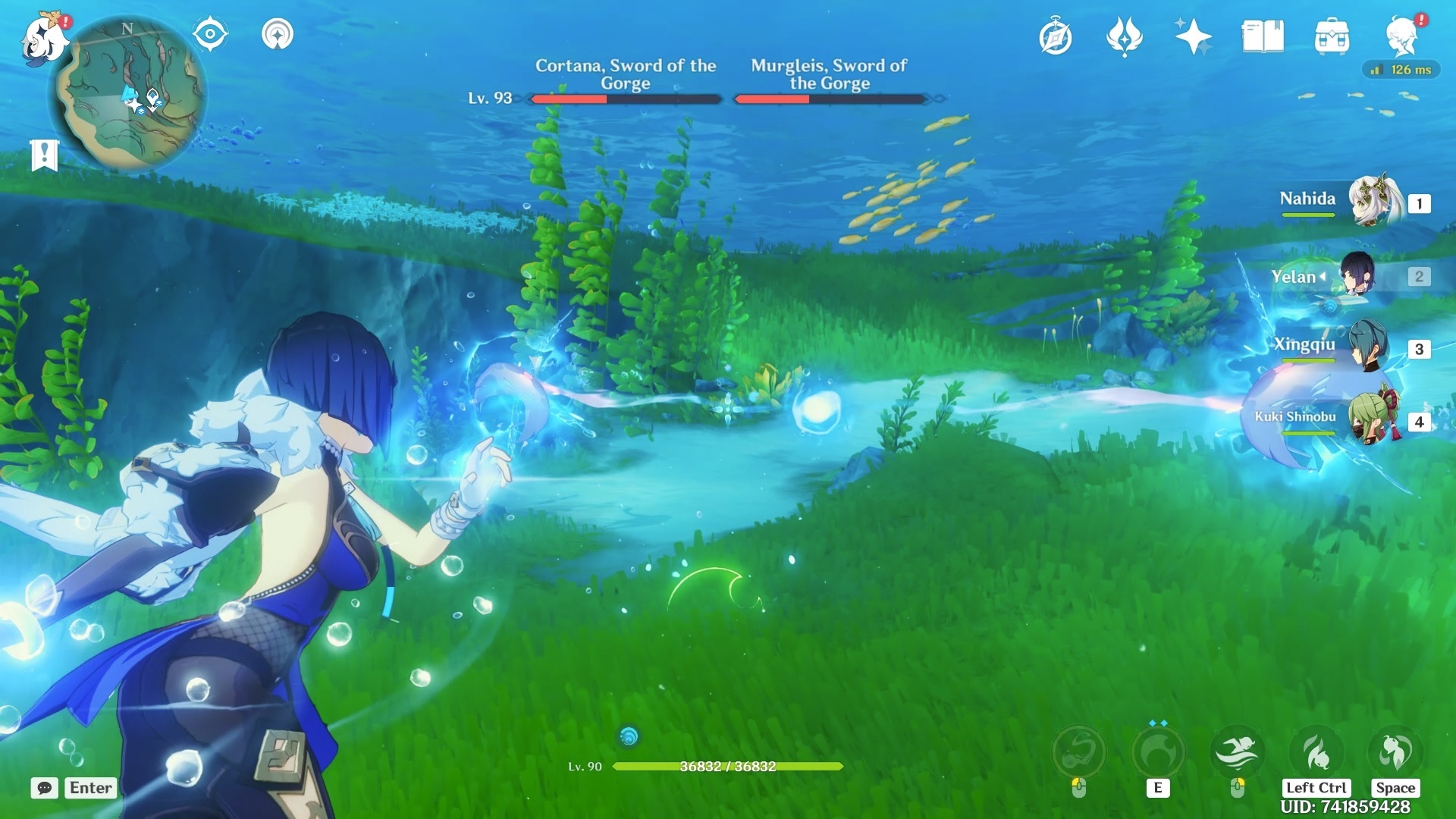This screenshot has width=1456, height=819.
Task: Open the Paimon menu icon
Action: 44,38
